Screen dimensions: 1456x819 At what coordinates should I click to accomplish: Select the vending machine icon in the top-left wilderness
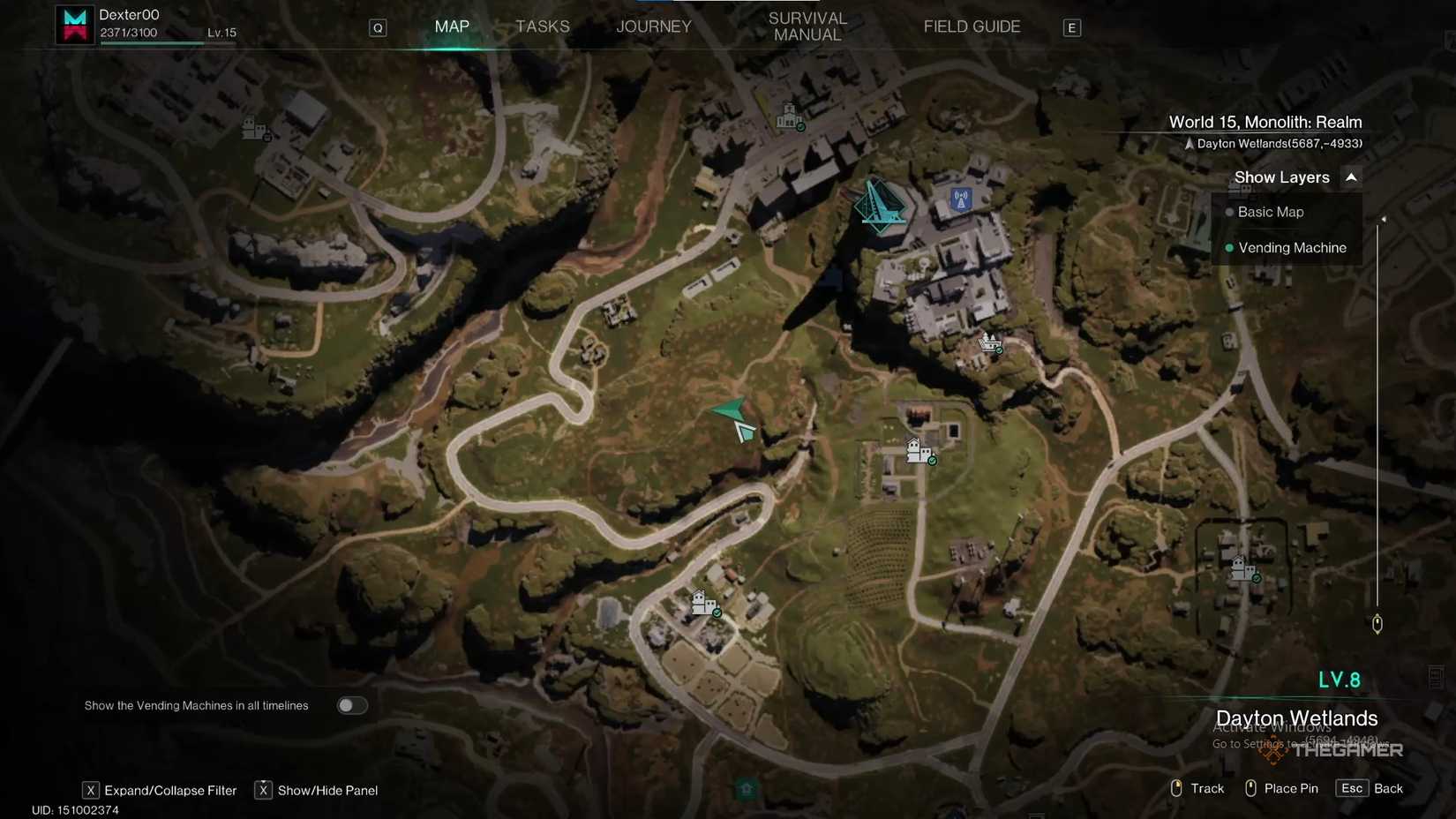tap(253, 130)
